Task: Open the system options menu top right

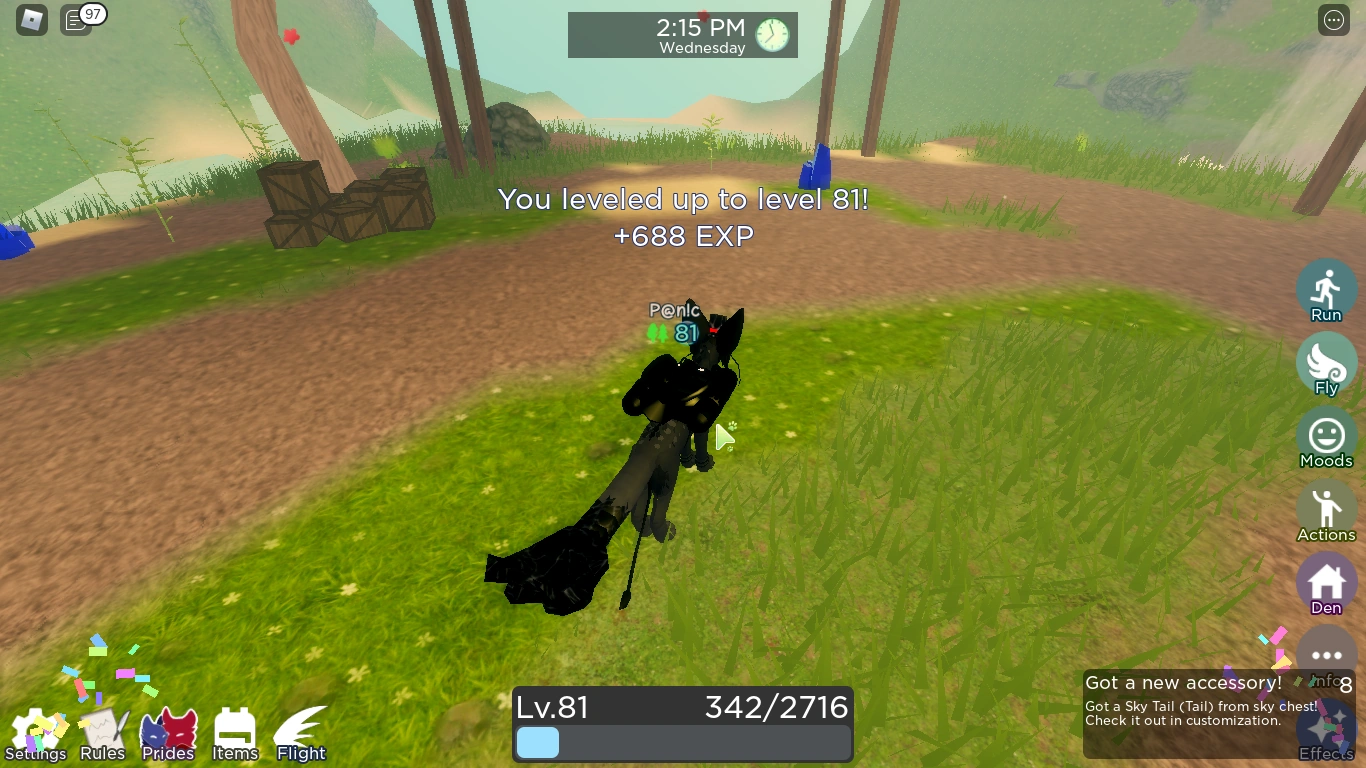Action: tap(1333, 20)
